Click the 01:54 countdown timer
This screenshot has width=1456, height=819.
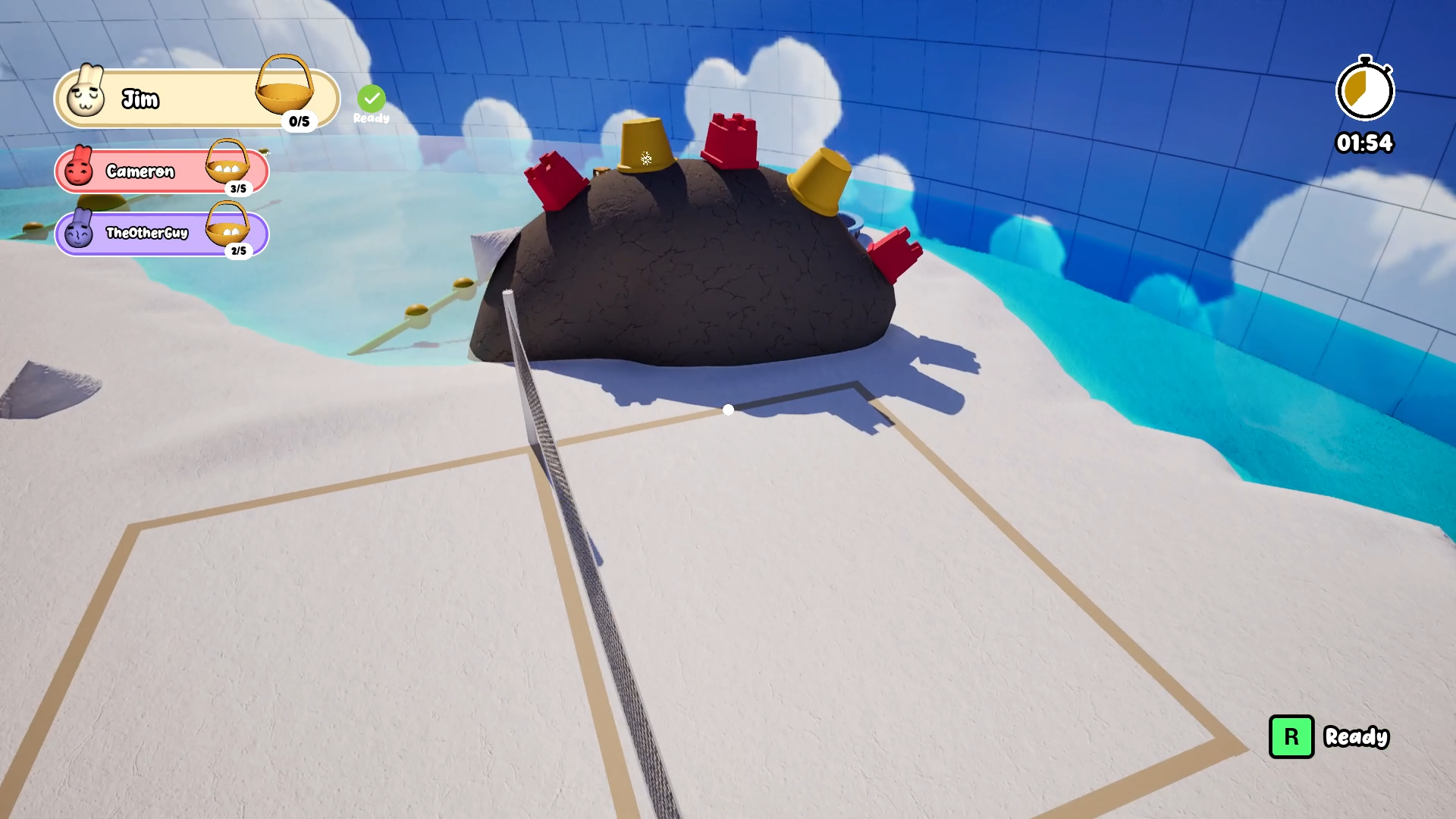pos(1364,143)
